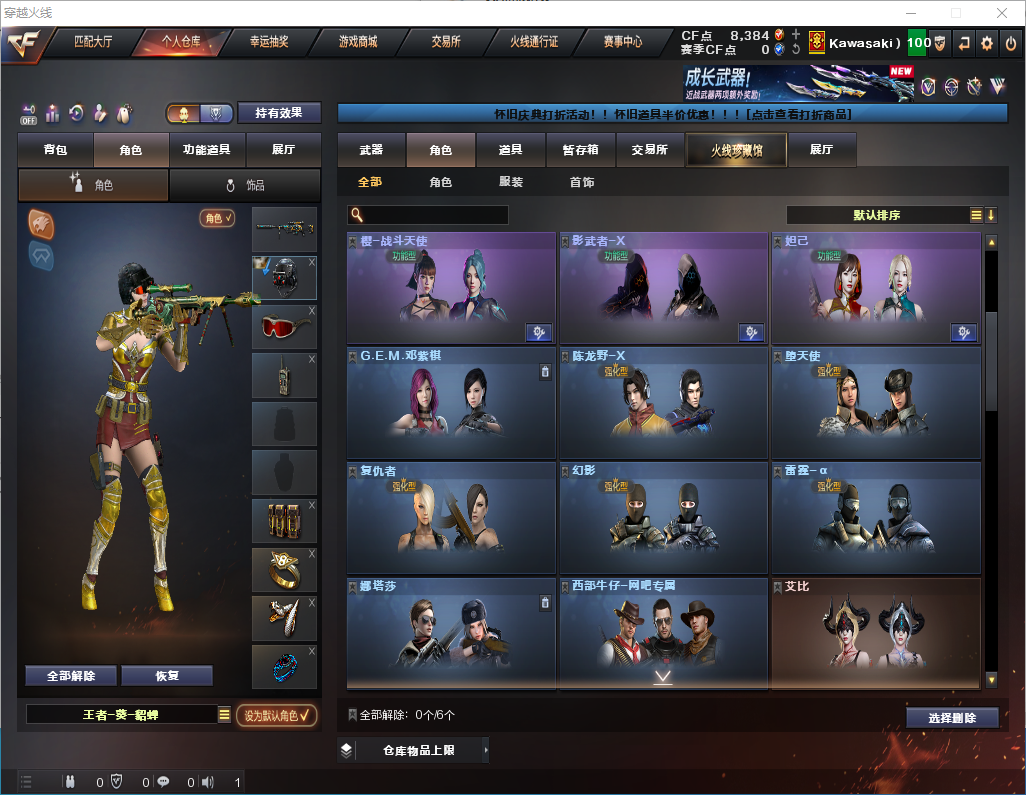
Task: Switch to the 武器 storage tab
Action: pyautogui.click(x=371, y=150)
